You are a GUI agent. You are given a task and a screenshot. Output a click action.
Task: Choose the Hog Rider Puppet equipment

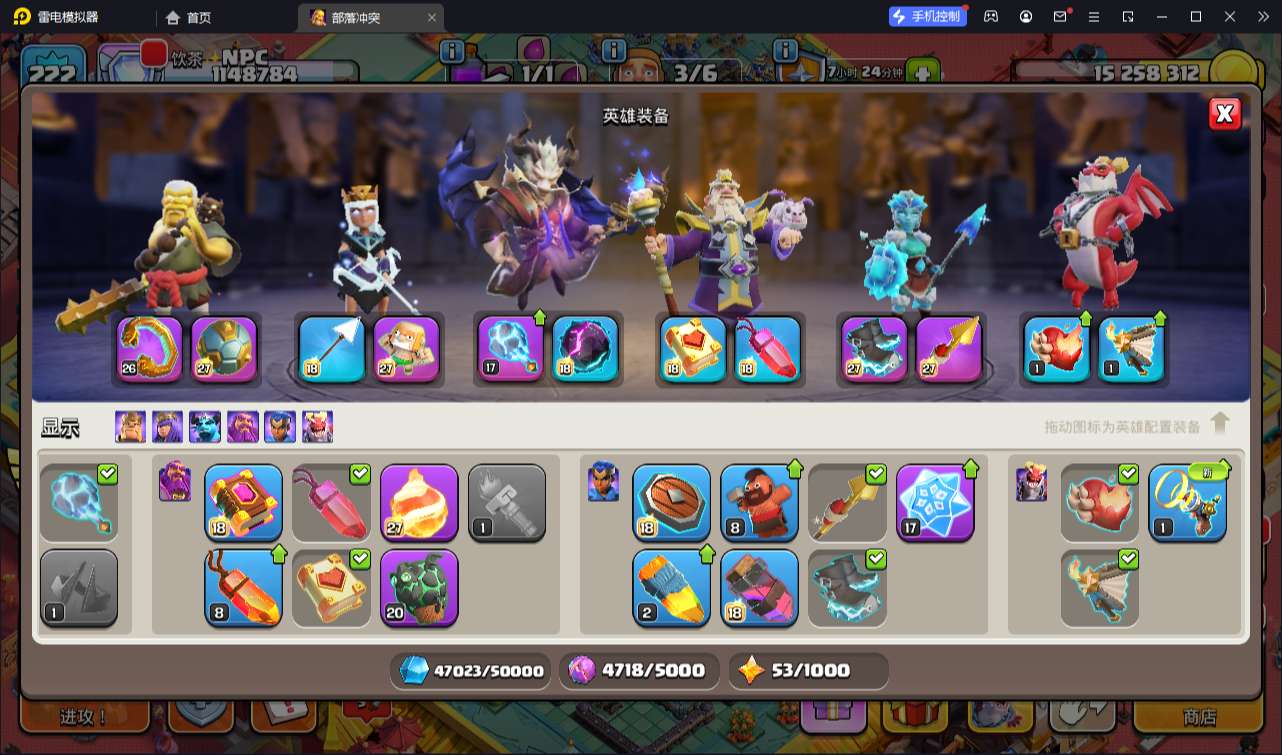[x=759, y=503]
